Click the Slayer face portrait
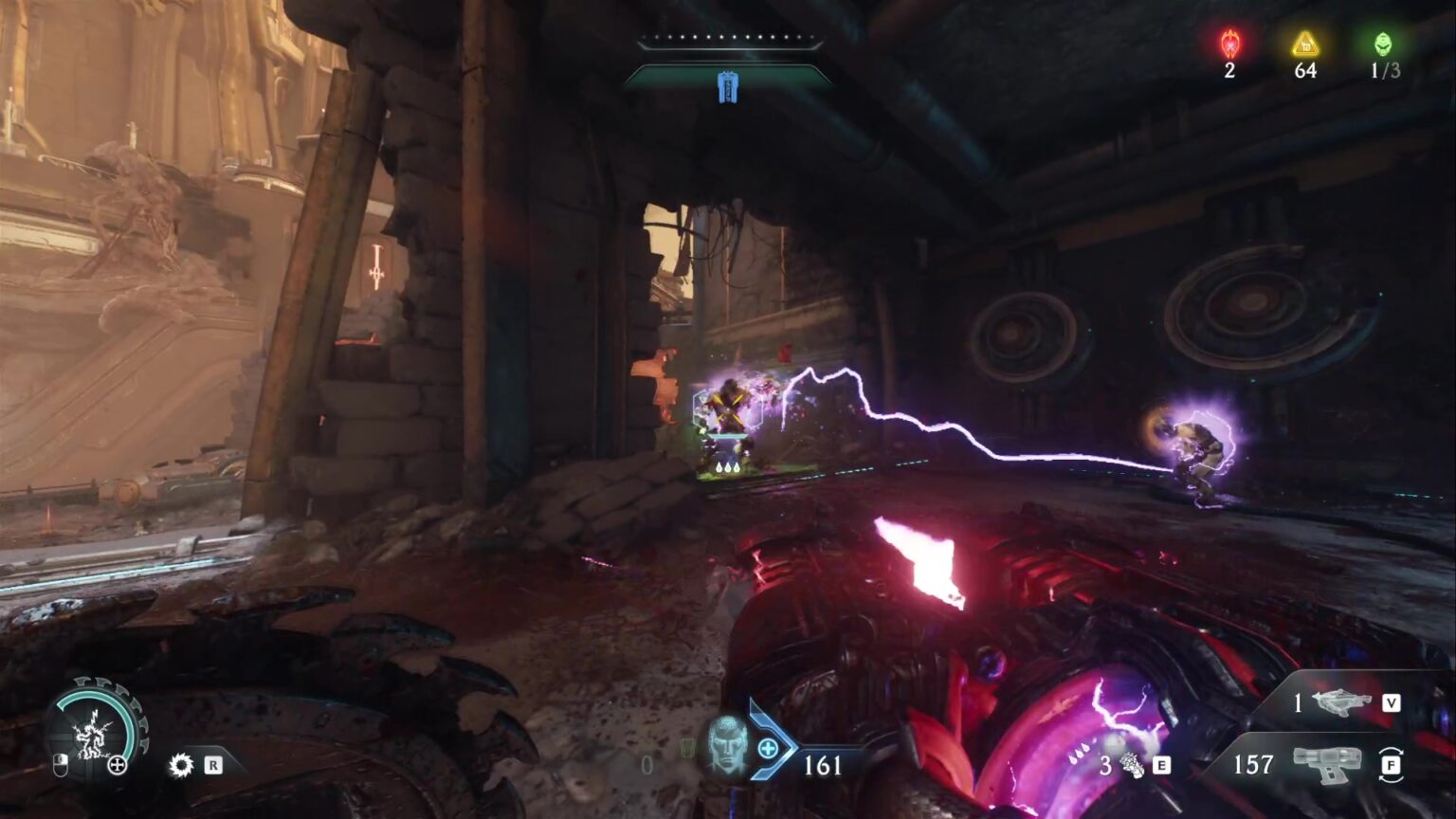 727,742
